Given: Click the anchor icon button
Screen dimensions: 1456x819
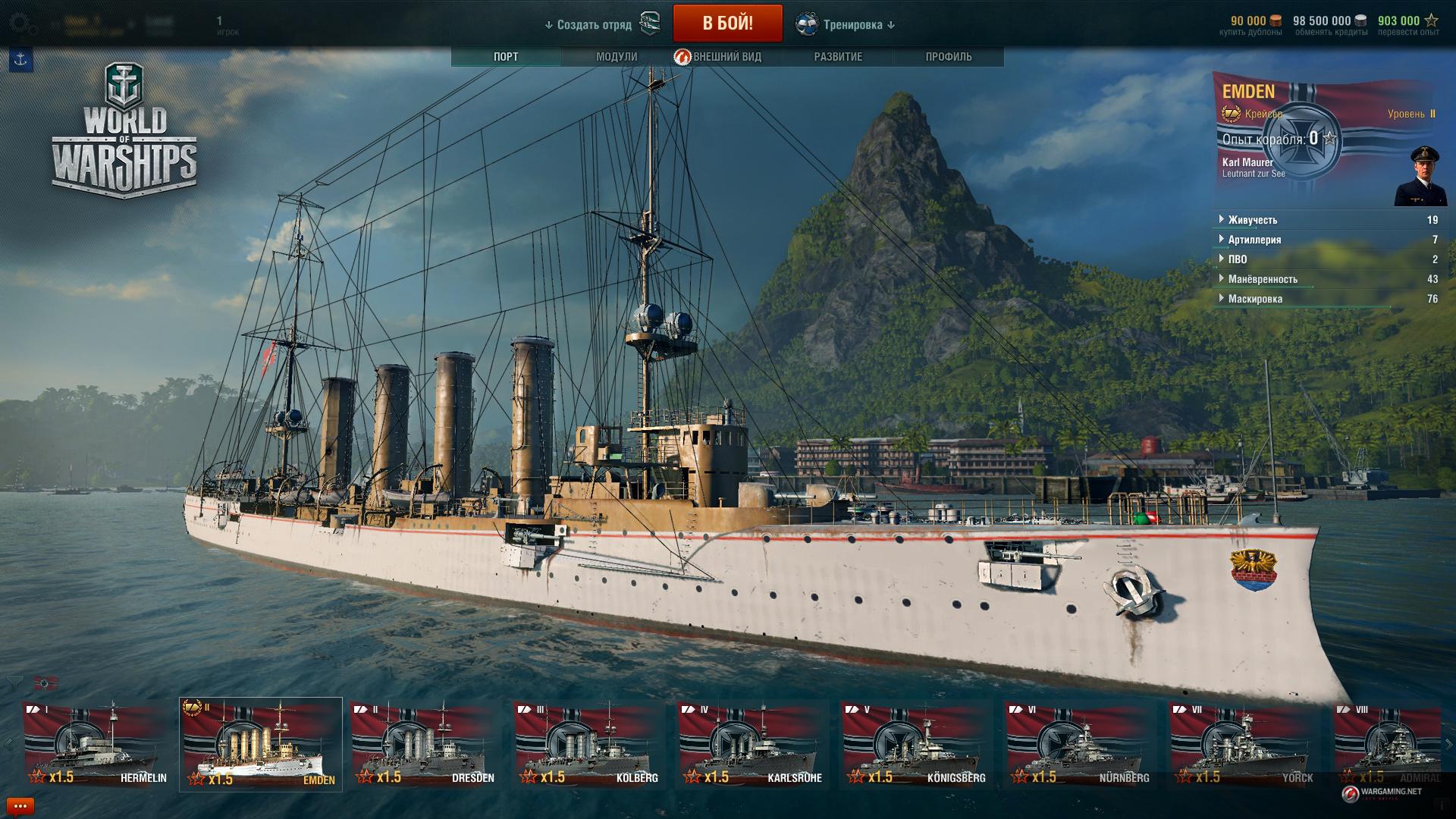Looking at the screenshot, I should (x=20, y=61).
